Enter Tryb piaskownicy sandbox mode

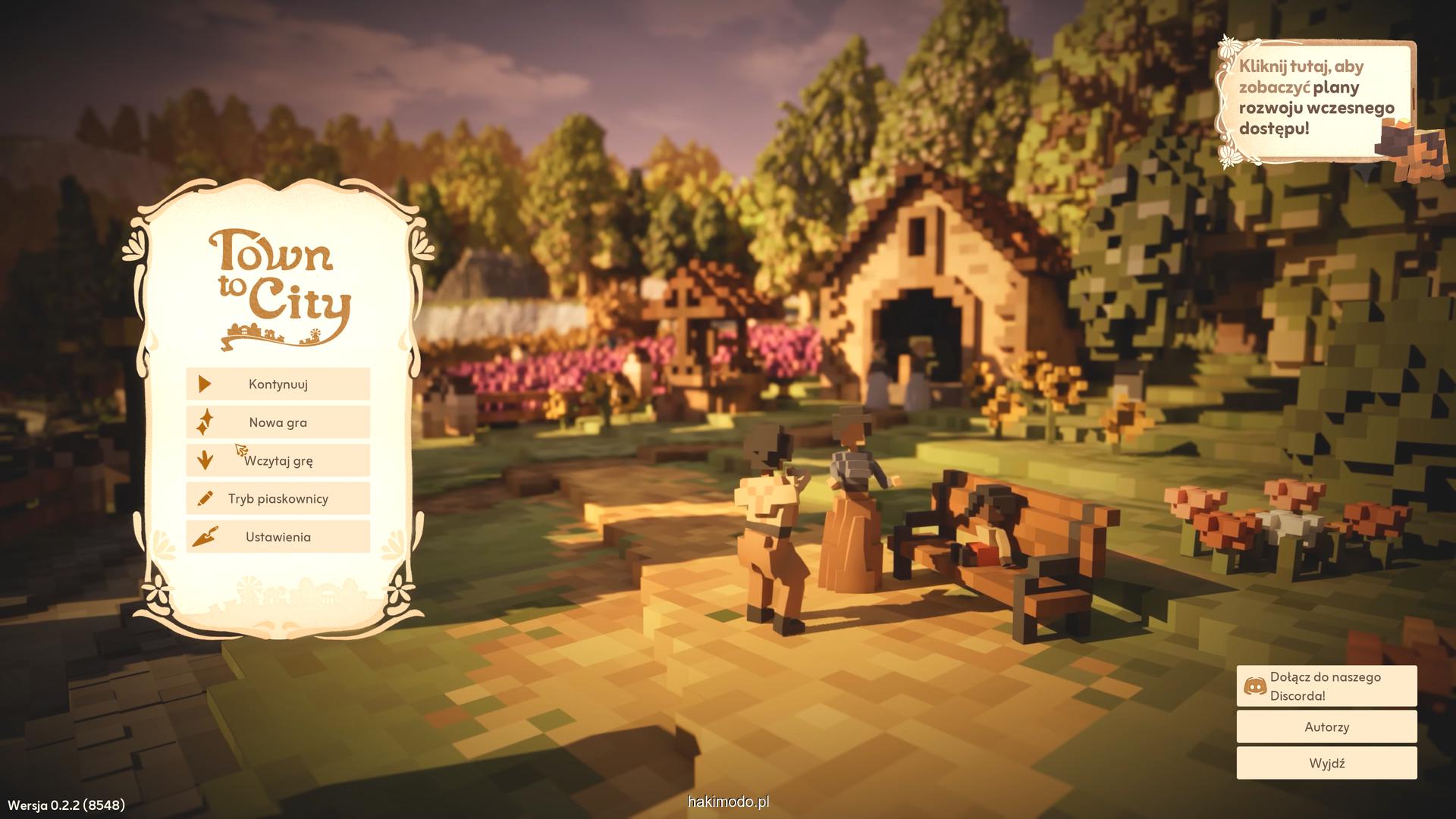[x=278, y=499]
